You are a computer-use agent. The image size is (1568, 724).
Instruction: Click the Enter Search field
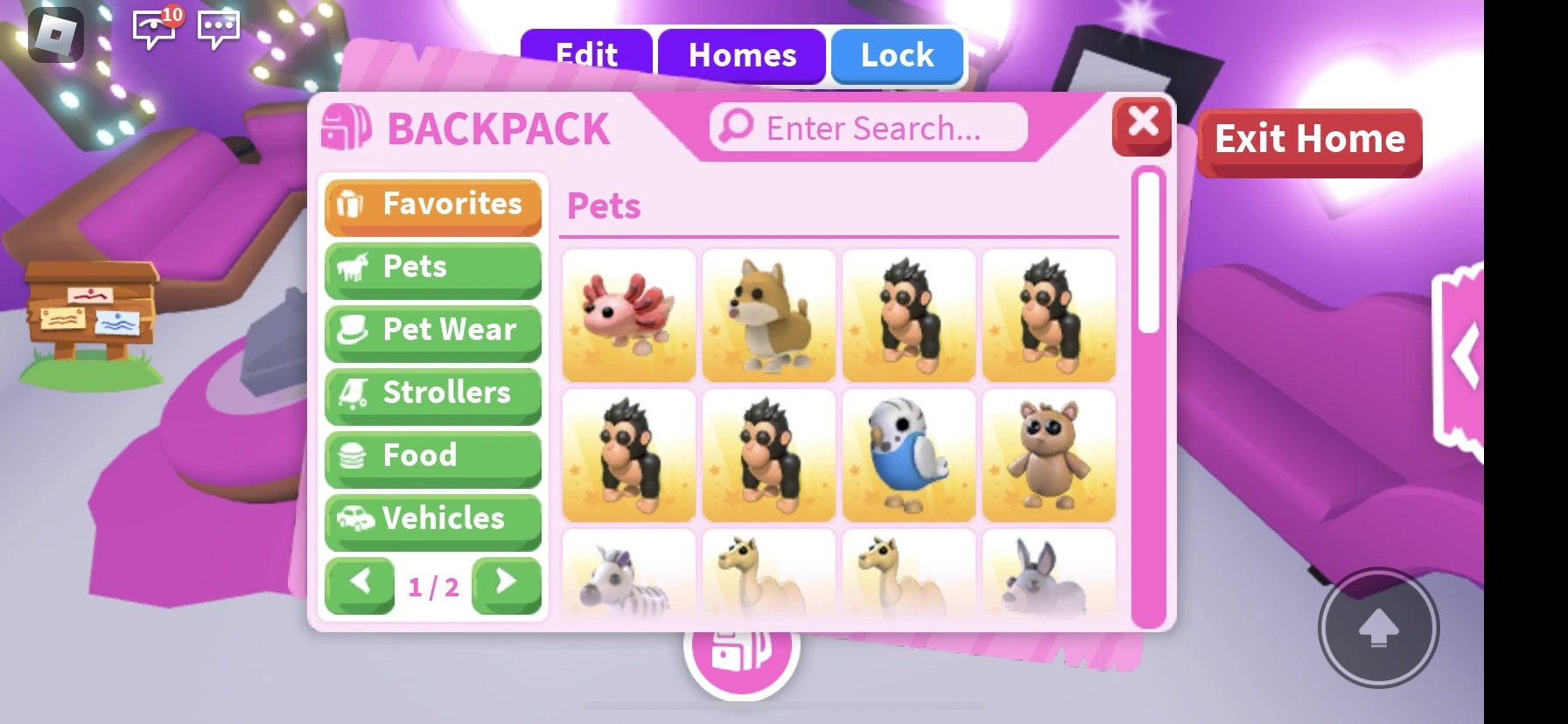click(868, 127)
